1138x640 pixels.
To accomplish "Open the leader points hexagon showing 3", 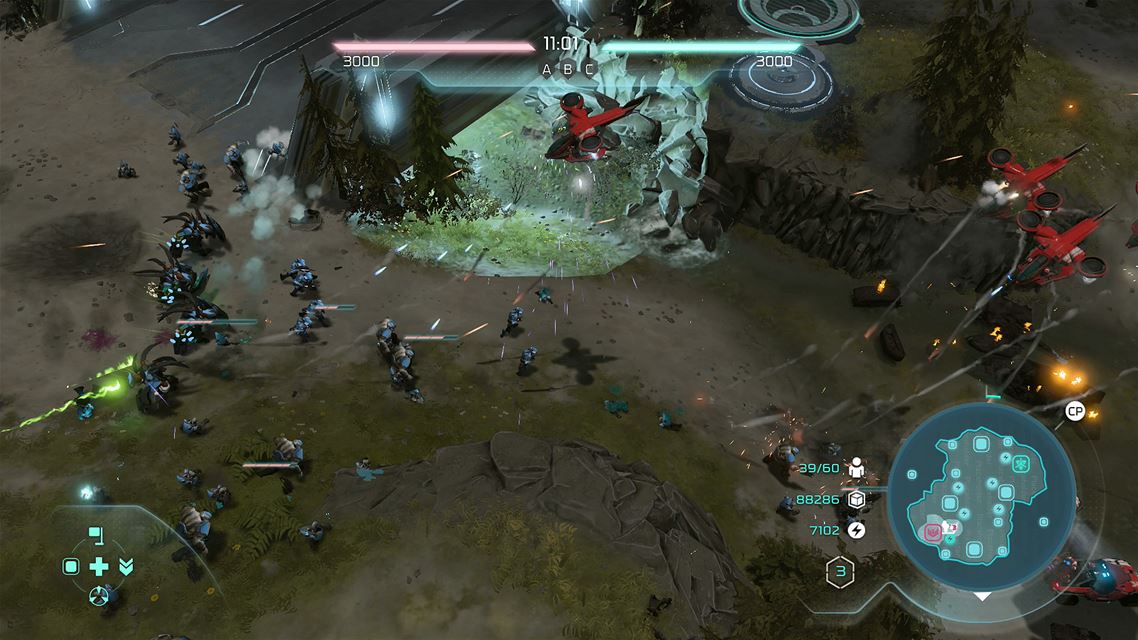I will [x=840, y=573].
